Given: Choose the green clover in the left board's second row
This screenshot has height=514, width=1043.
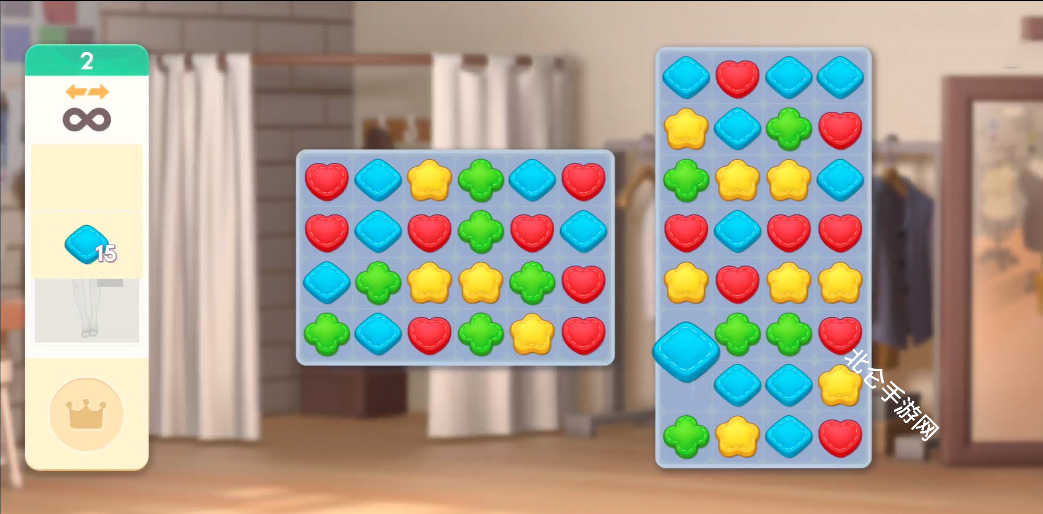Looking at the screenshot, I should point(481,232).
